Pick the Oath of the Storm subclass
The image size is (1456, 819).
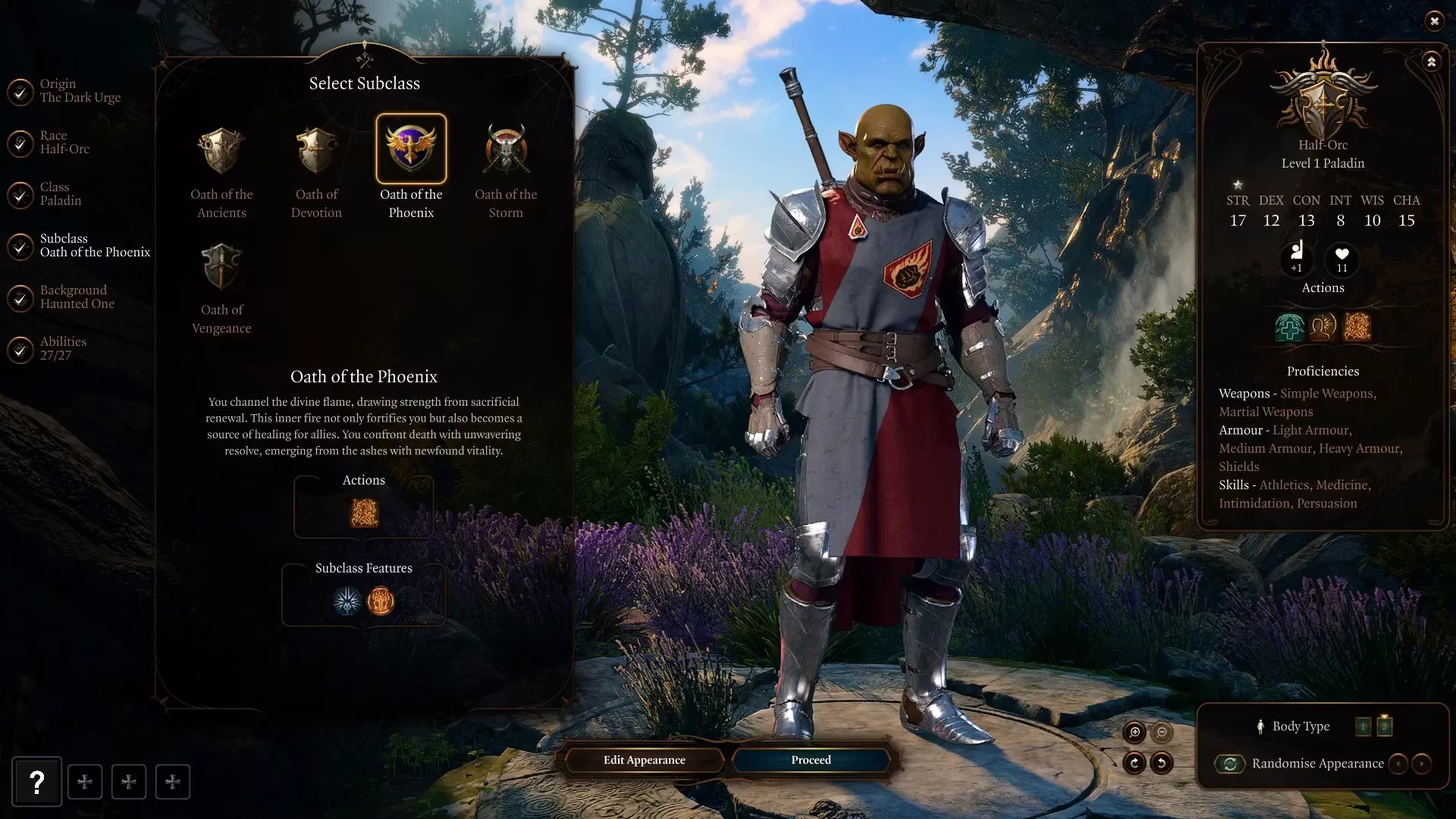(506, 151)
